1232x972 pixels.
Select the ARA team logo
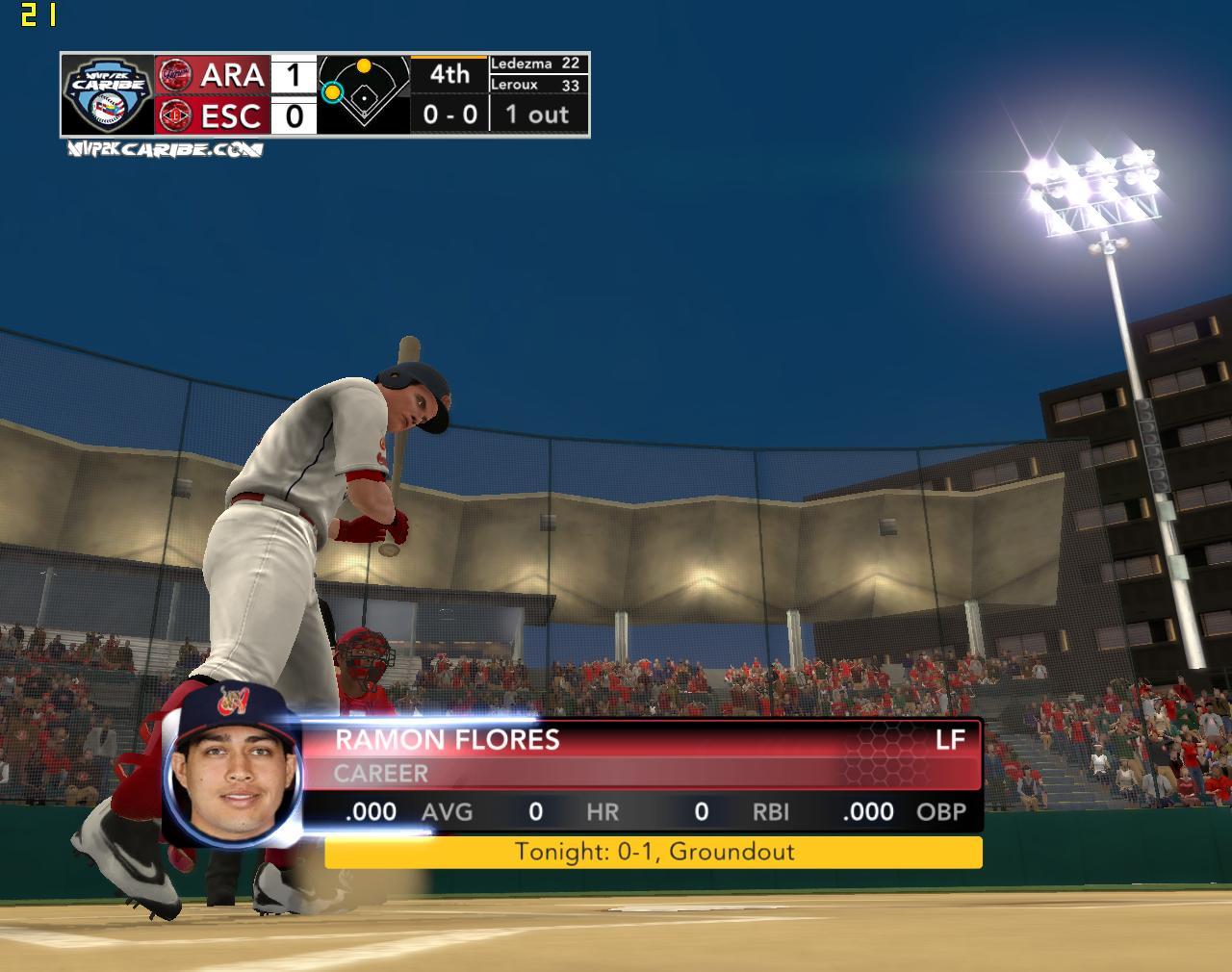(x=174, y=74)
